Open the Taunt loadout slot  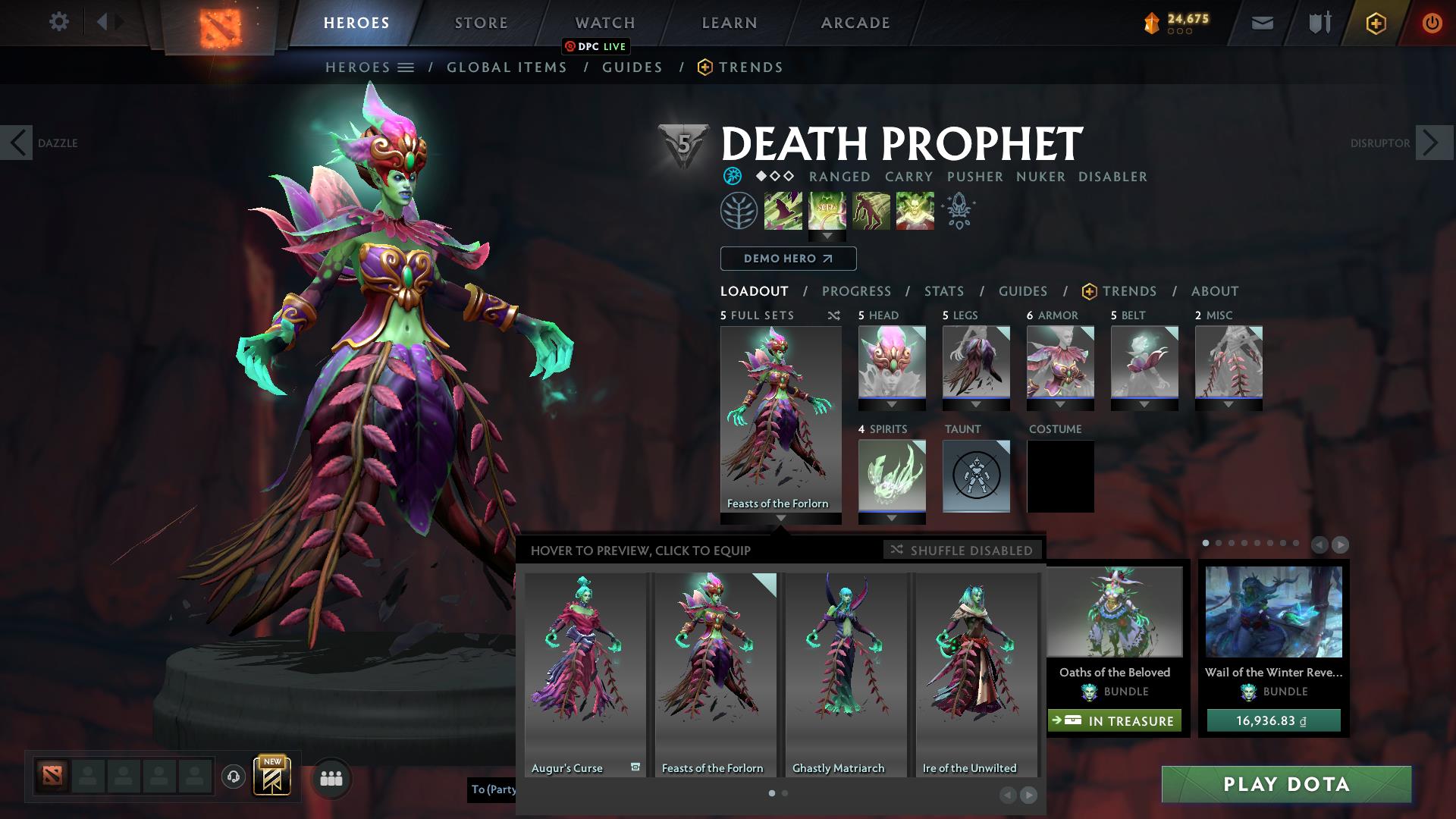[x=976, y=475]
